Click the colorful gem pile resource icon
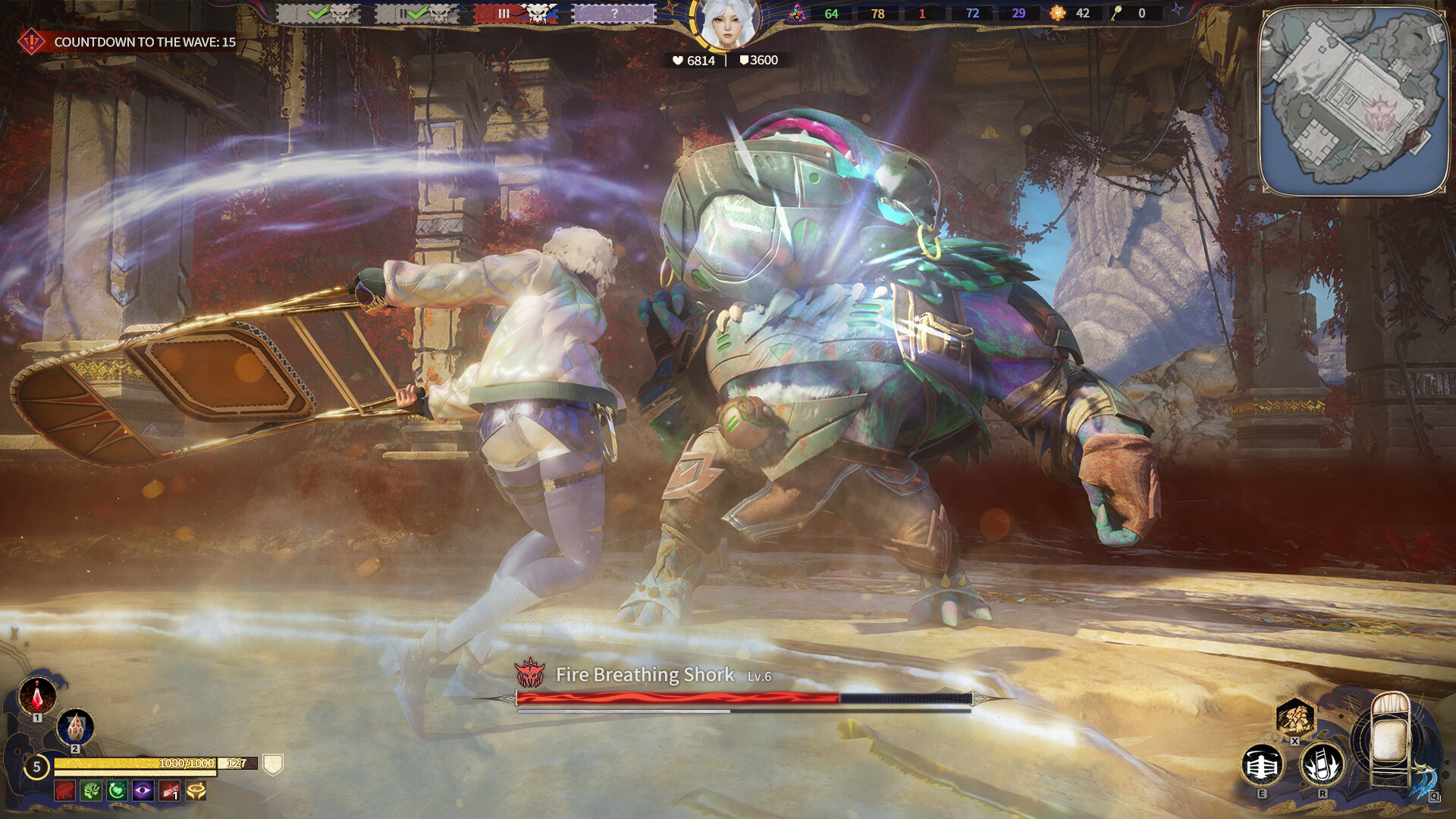 [x=796, y=13]
